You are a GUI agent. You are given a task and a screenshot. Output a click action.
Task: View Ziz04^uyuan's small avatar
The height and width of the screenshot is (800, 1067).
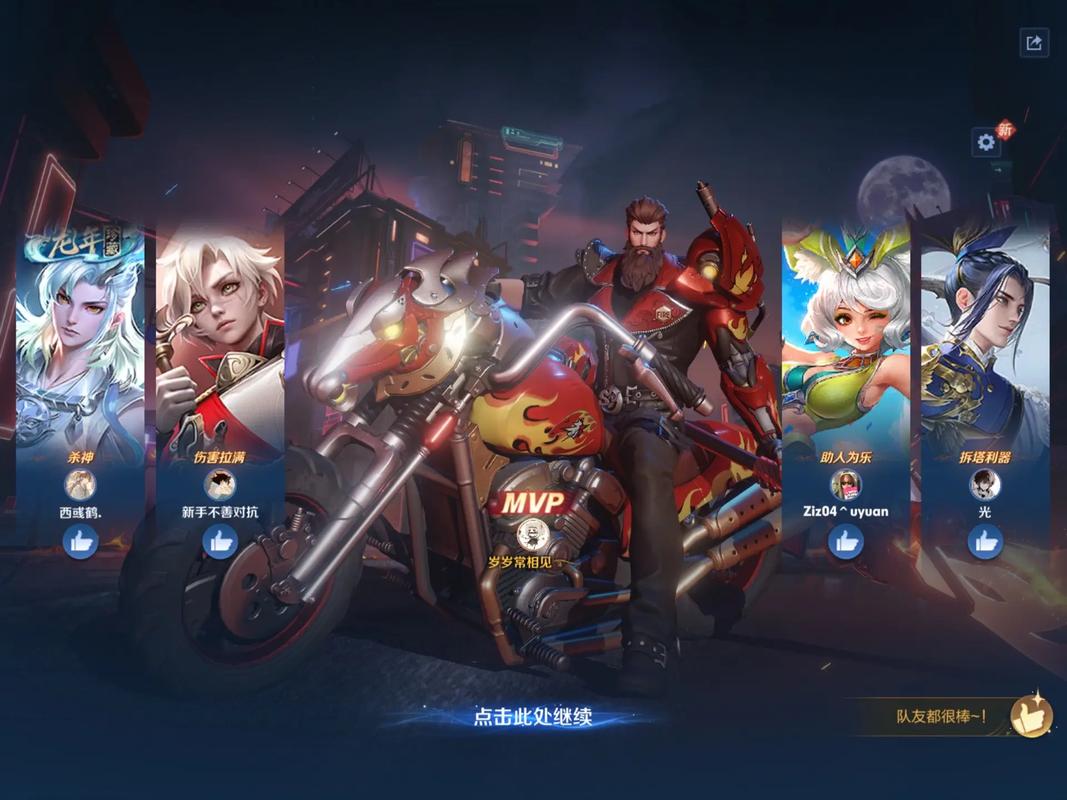coord(846,485)
